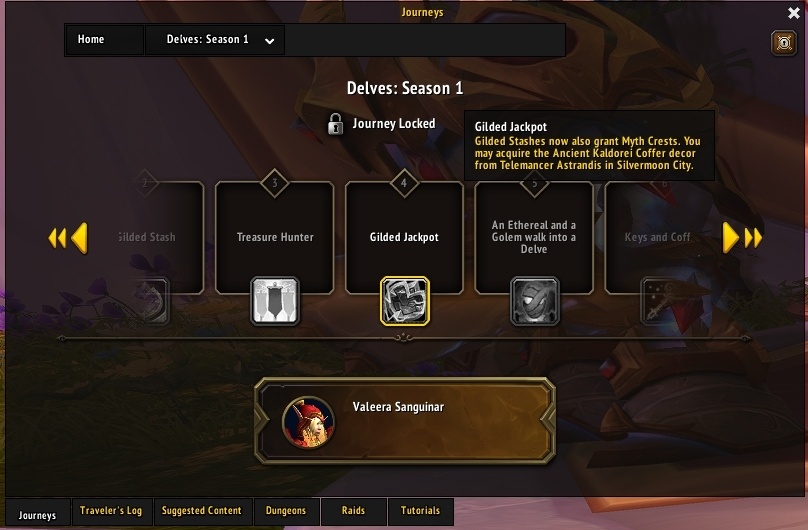The height and width of the screenshot is (530, 808).
Task: Click the Ethereal and Golem reward icon
Action: [x=535, y=301]
